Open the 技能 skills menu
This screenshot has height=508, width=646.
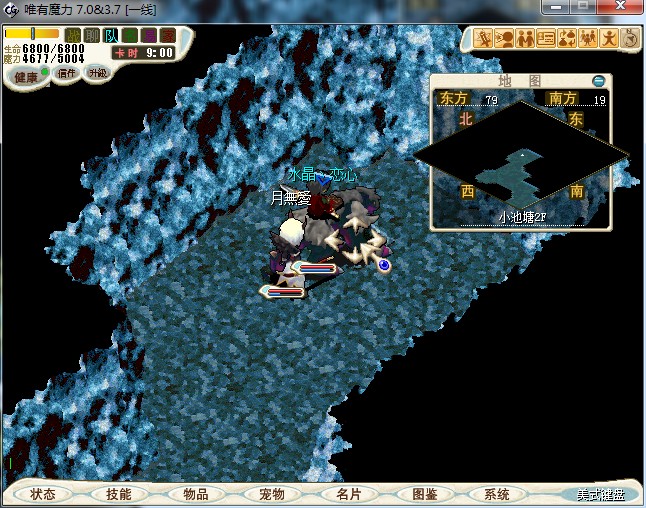(118, 494)
